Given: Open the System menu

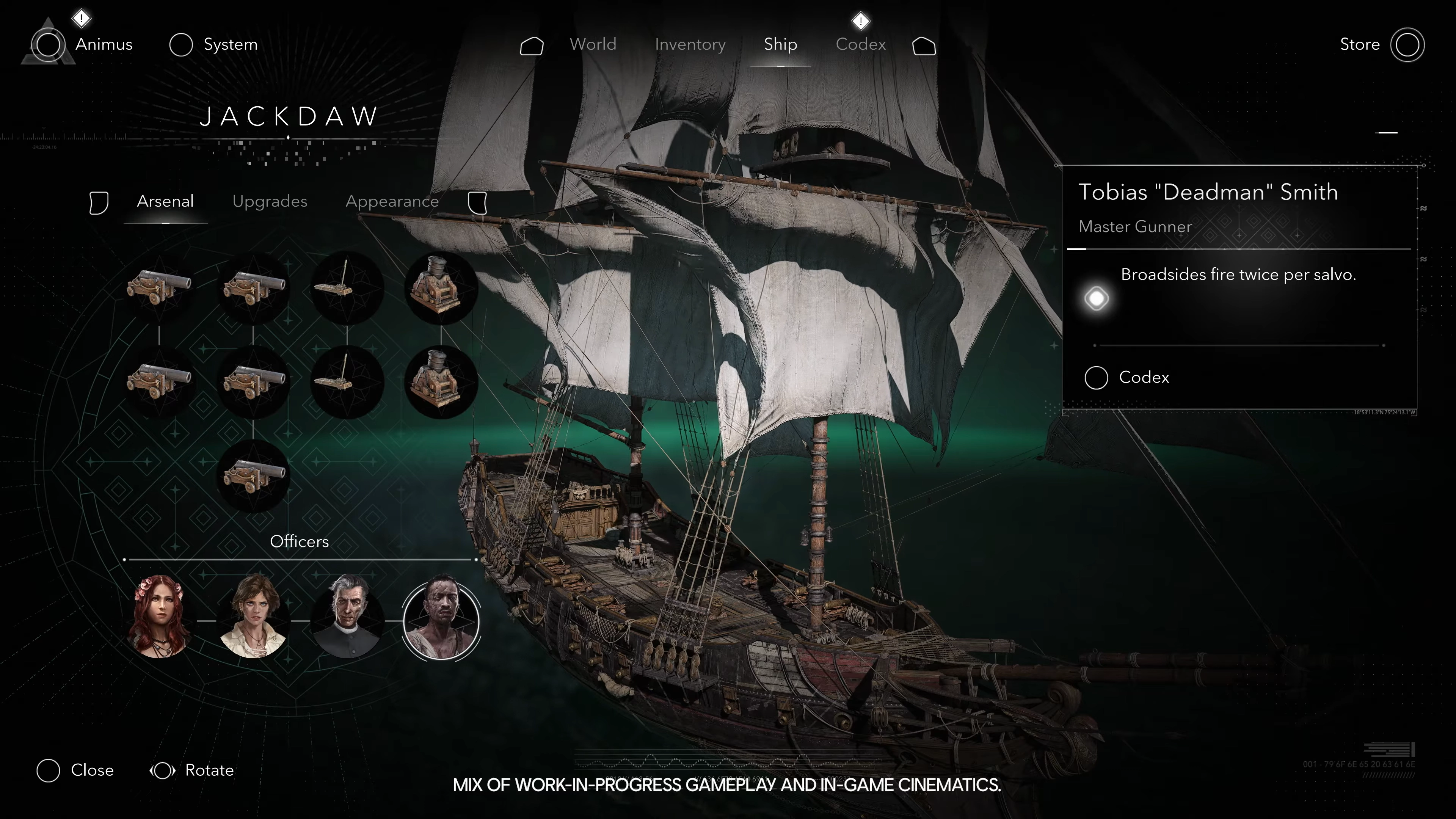Looking at the screenshot, I should tap(230, 44).
